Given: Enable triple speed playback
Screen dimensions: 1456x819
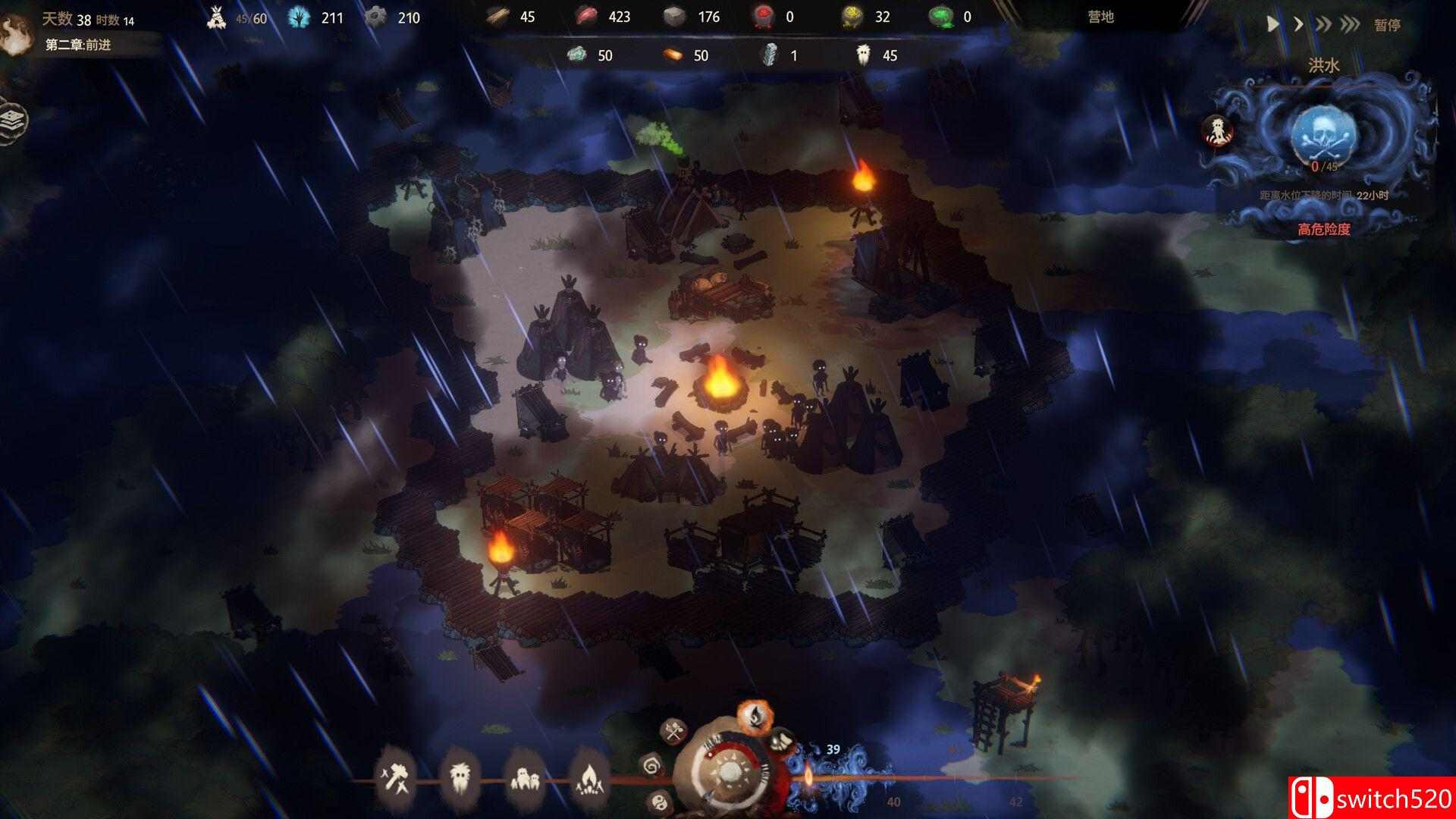Looking at the screenshot, I should [x=1351, y=24].
